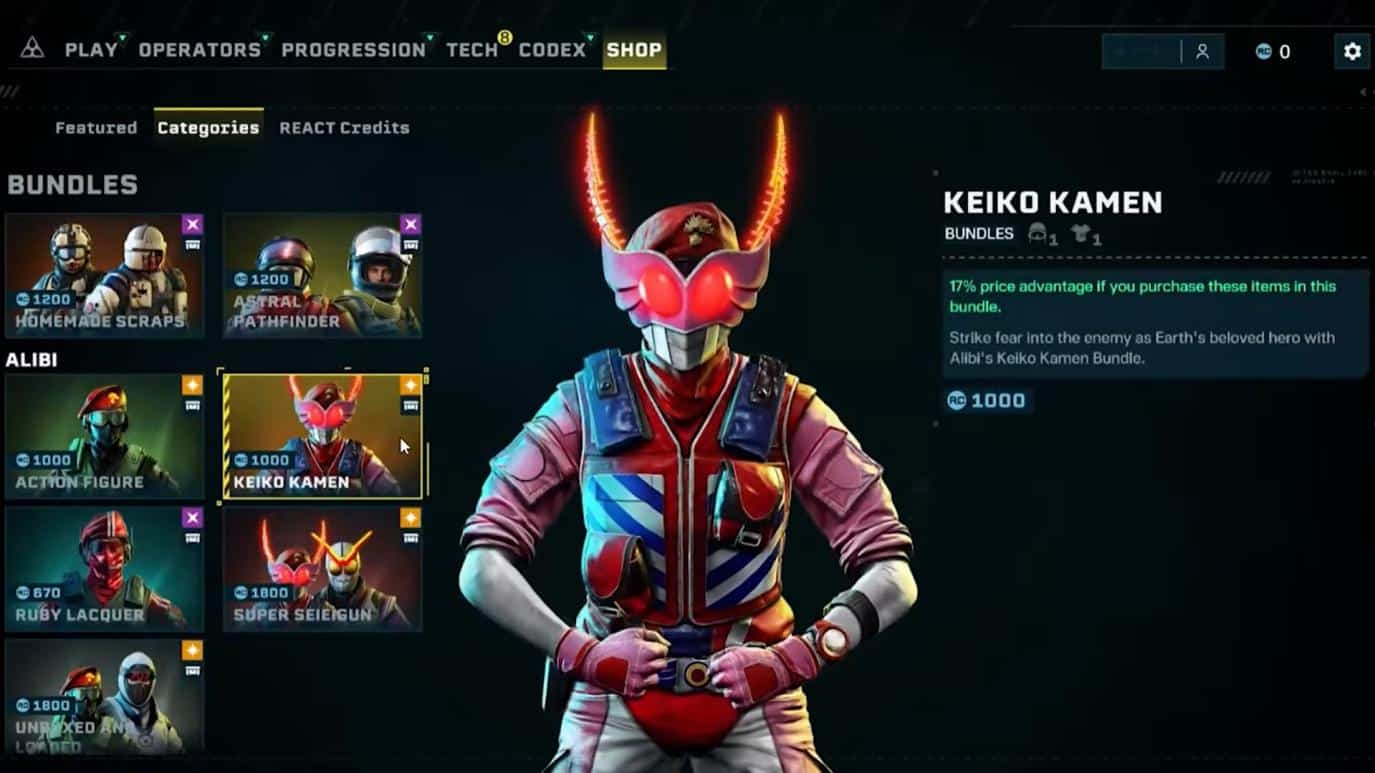Select the SHOP menu entry
This screenshot has height=773, width=1375.
coord(634,50)
